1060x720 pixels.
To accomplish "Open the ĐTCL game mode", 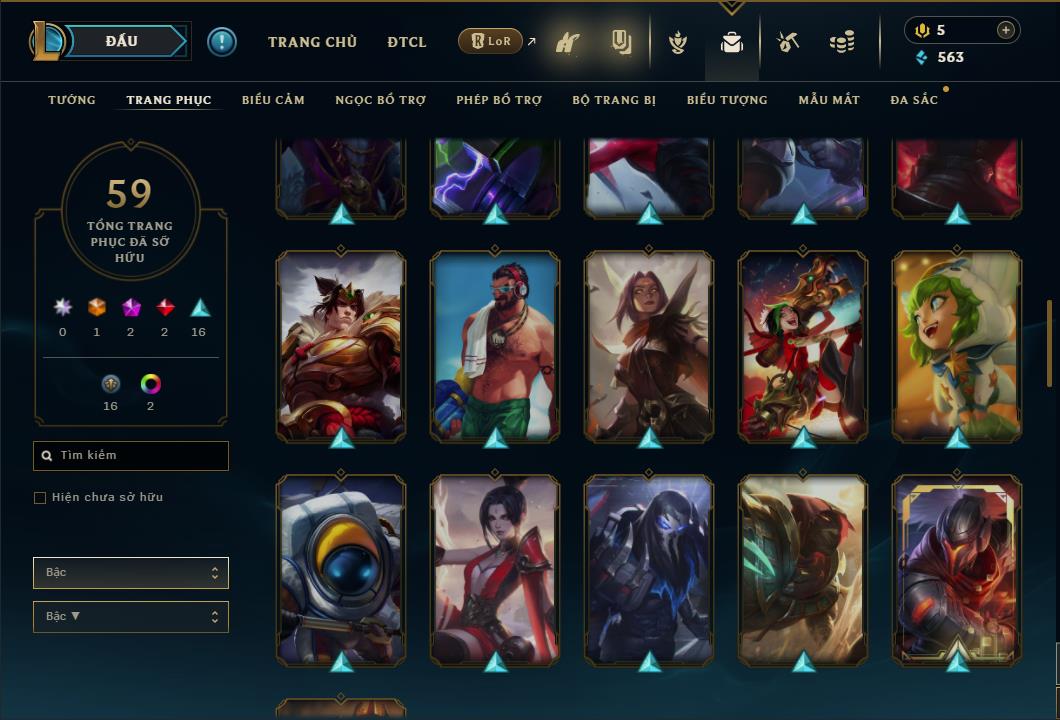I will 407,42.
